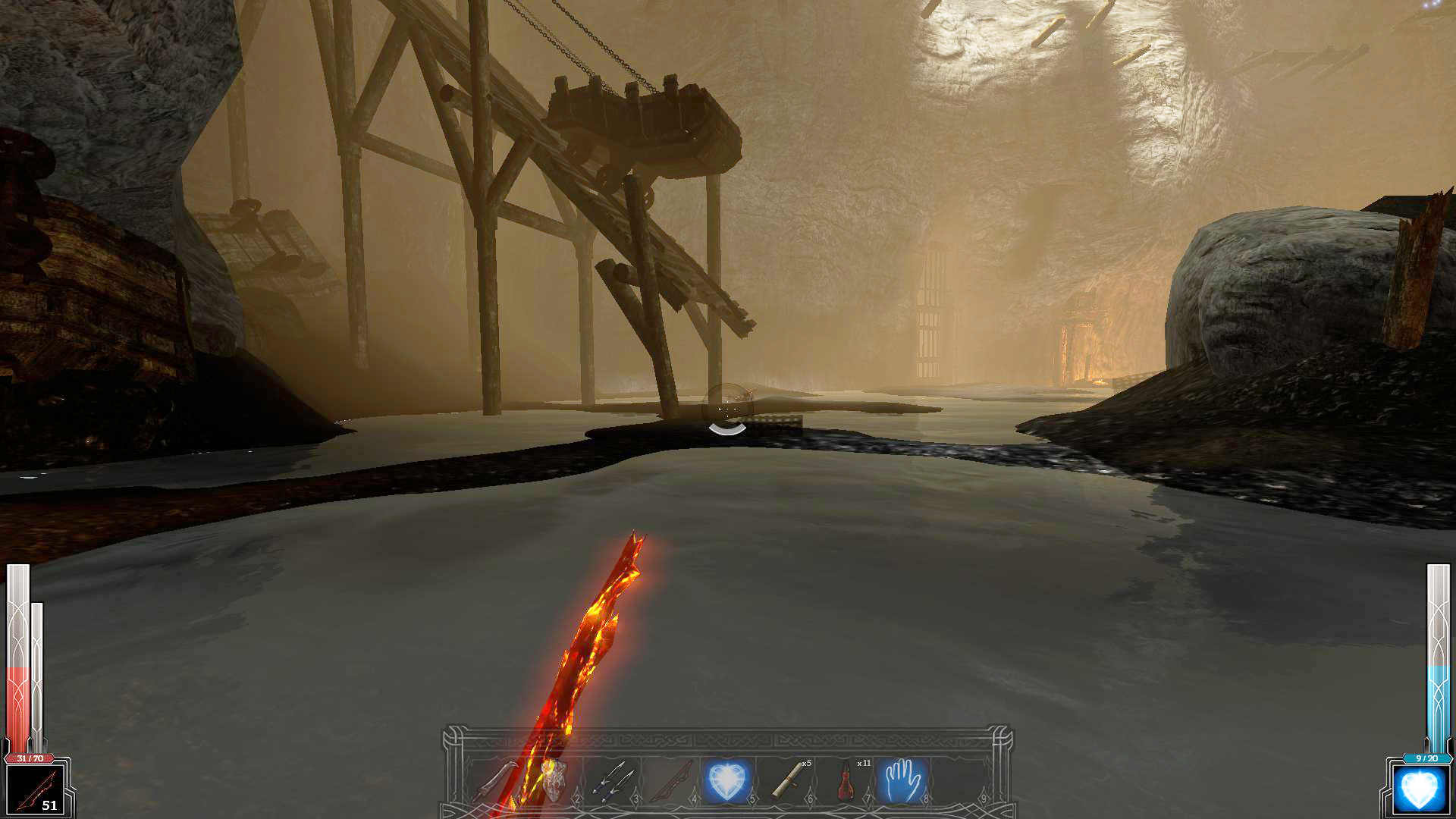
Task: Use the scroll stack marked x5
Action: tap(787, 781)
